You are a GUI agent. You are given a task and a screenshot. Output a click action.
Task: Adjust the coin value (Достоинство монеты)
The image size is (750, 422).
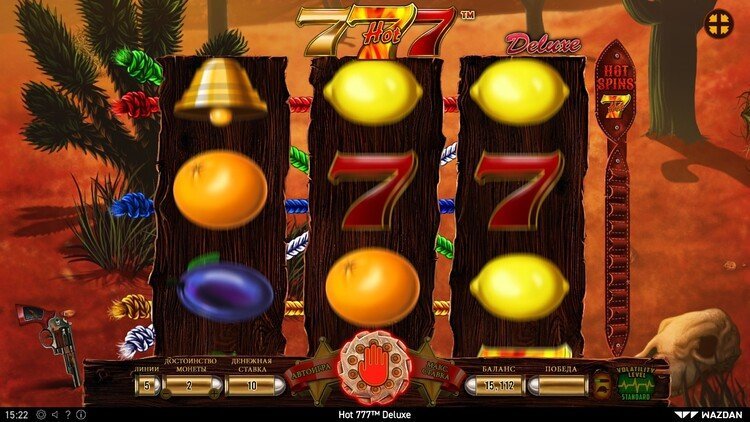point(187,385)
